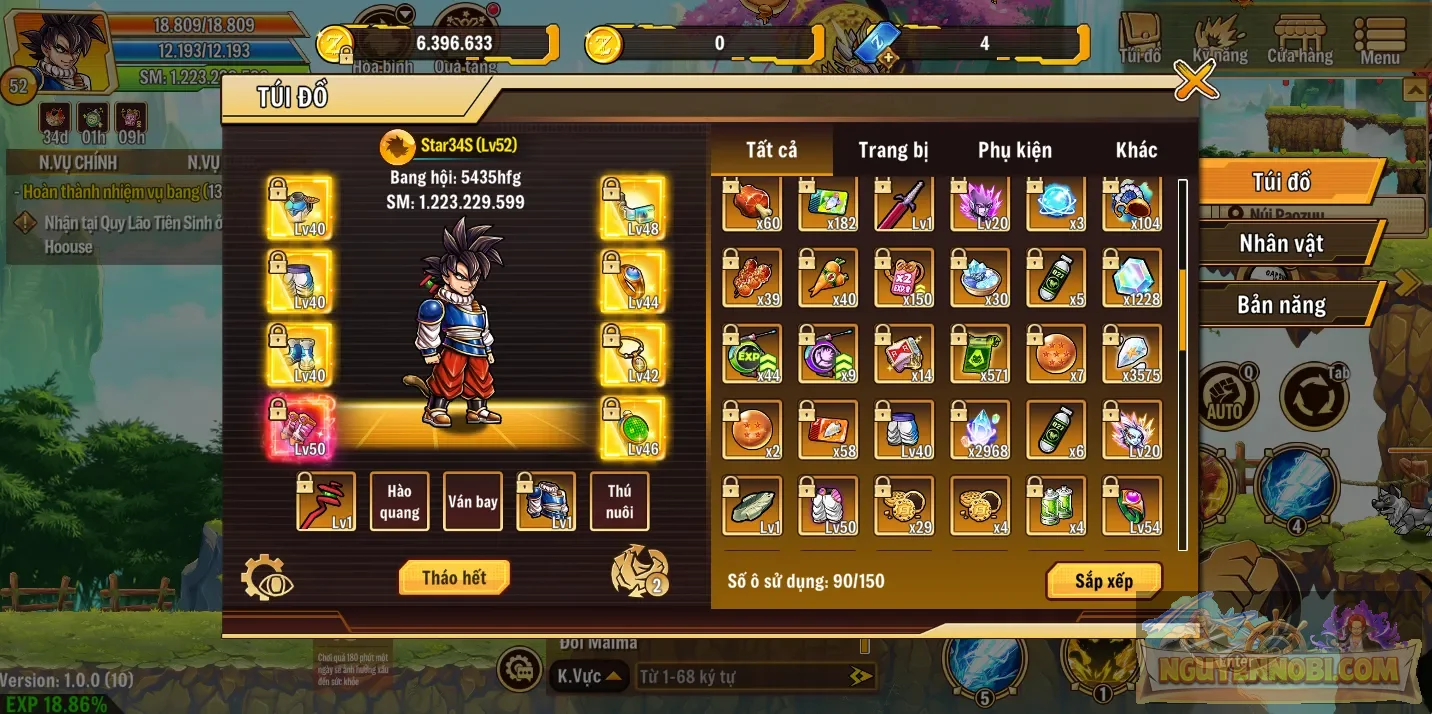Image resolution: width=1432 pixels, height=714 pixels.
Task: Close the Túi đồ inventory window
Action: tap(1195, 80)
